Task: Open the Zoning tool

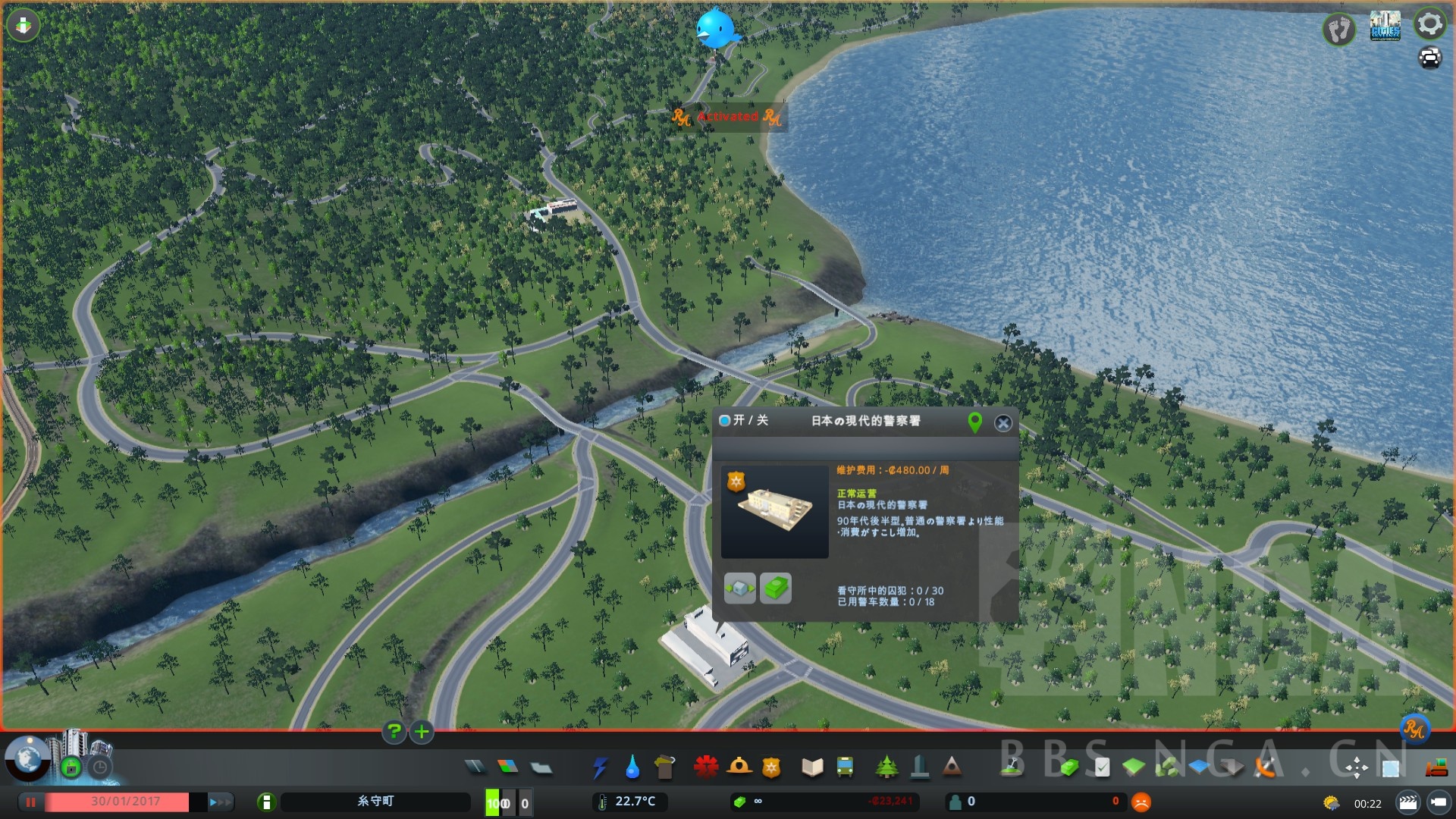Action: click(508, 767)
